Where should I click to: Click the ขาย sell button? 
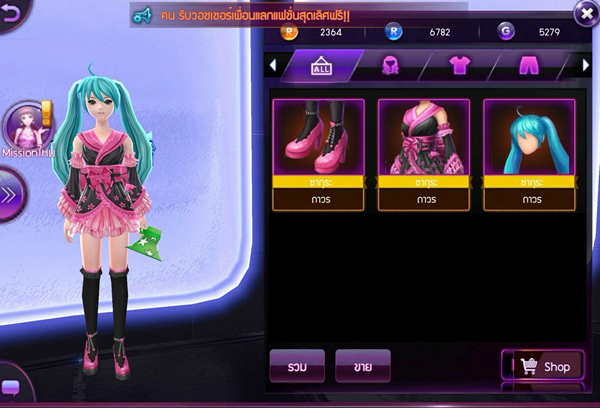tap(362, 367)
